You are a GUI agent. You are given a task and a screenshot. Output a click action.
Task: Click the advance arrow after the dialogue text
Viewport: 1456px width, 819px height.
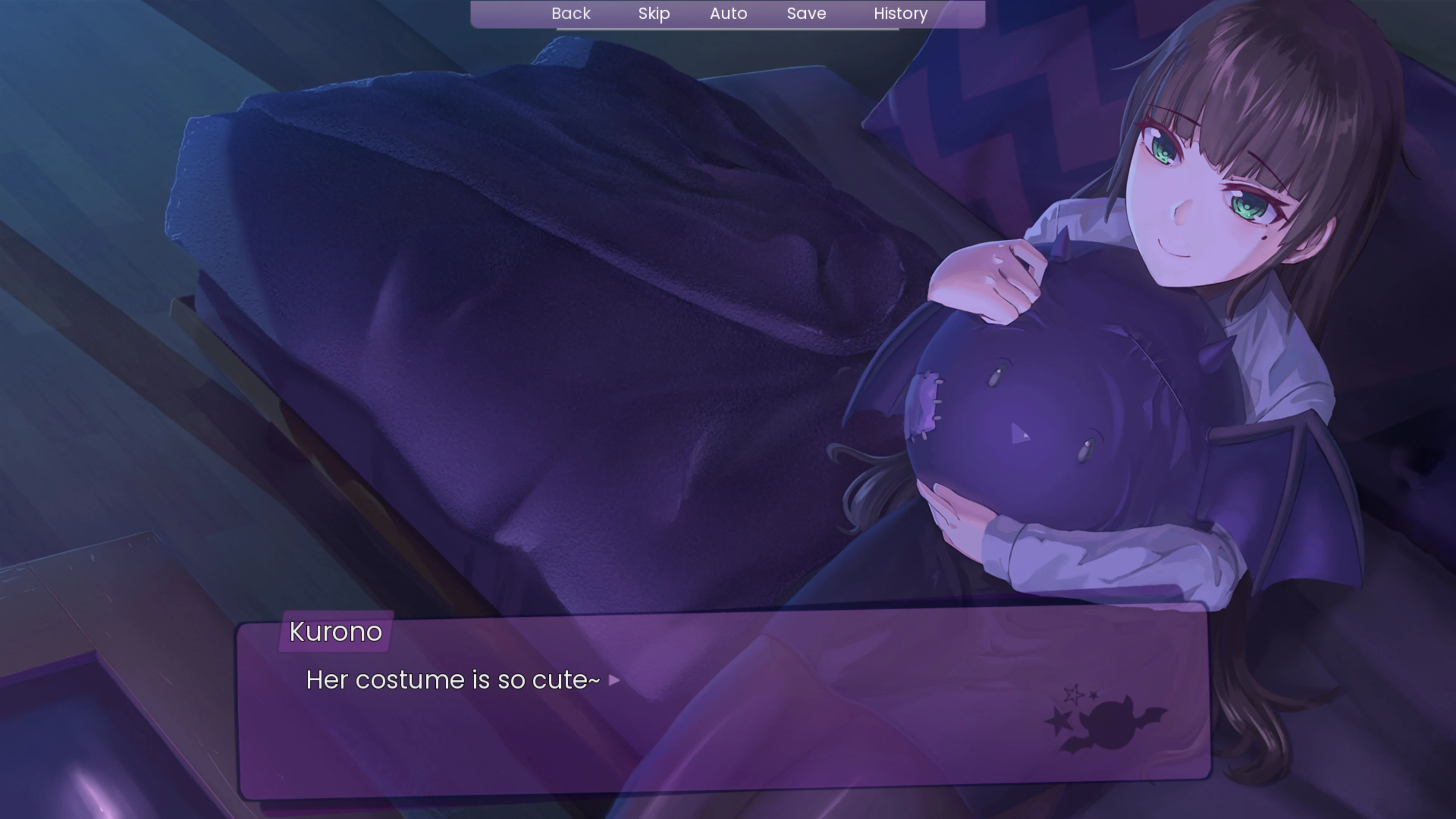click(x=614, y=681)
